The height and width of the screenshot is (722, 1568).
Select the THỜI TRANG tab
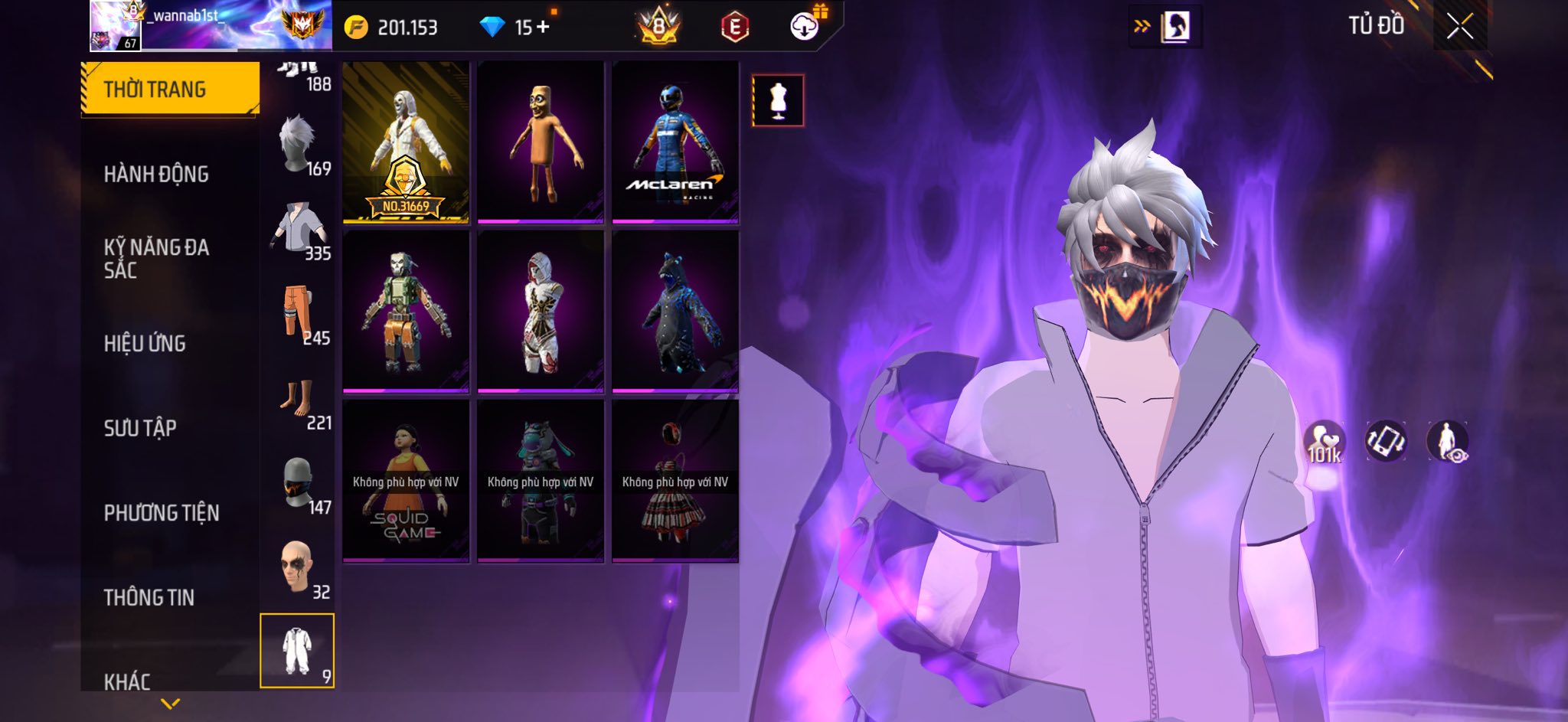point(169,89)
